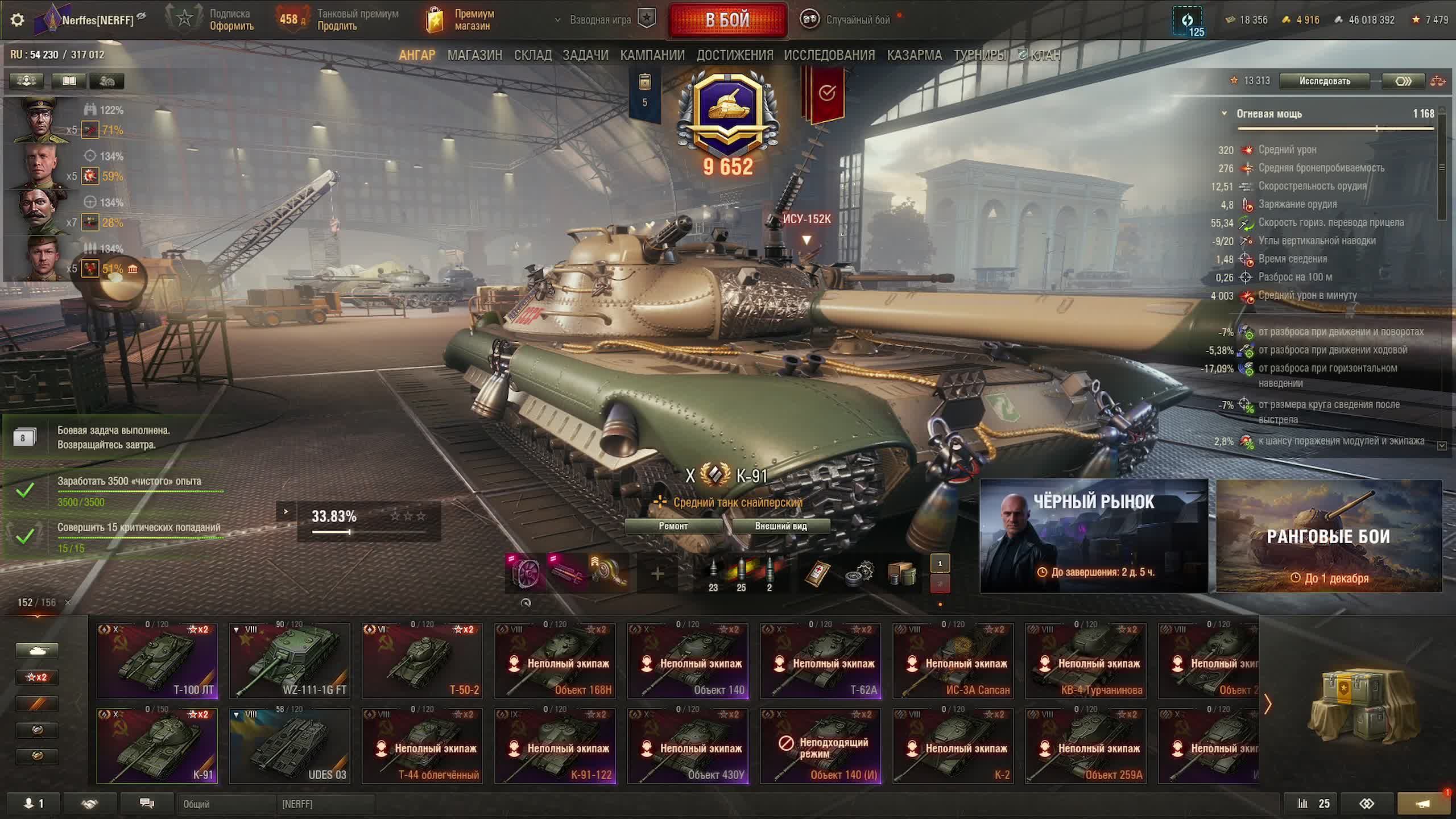Viewport: 1456px width, 819px height.
Task: Open the Случайный бой mode selector
Action: click(x=847, y=20)
